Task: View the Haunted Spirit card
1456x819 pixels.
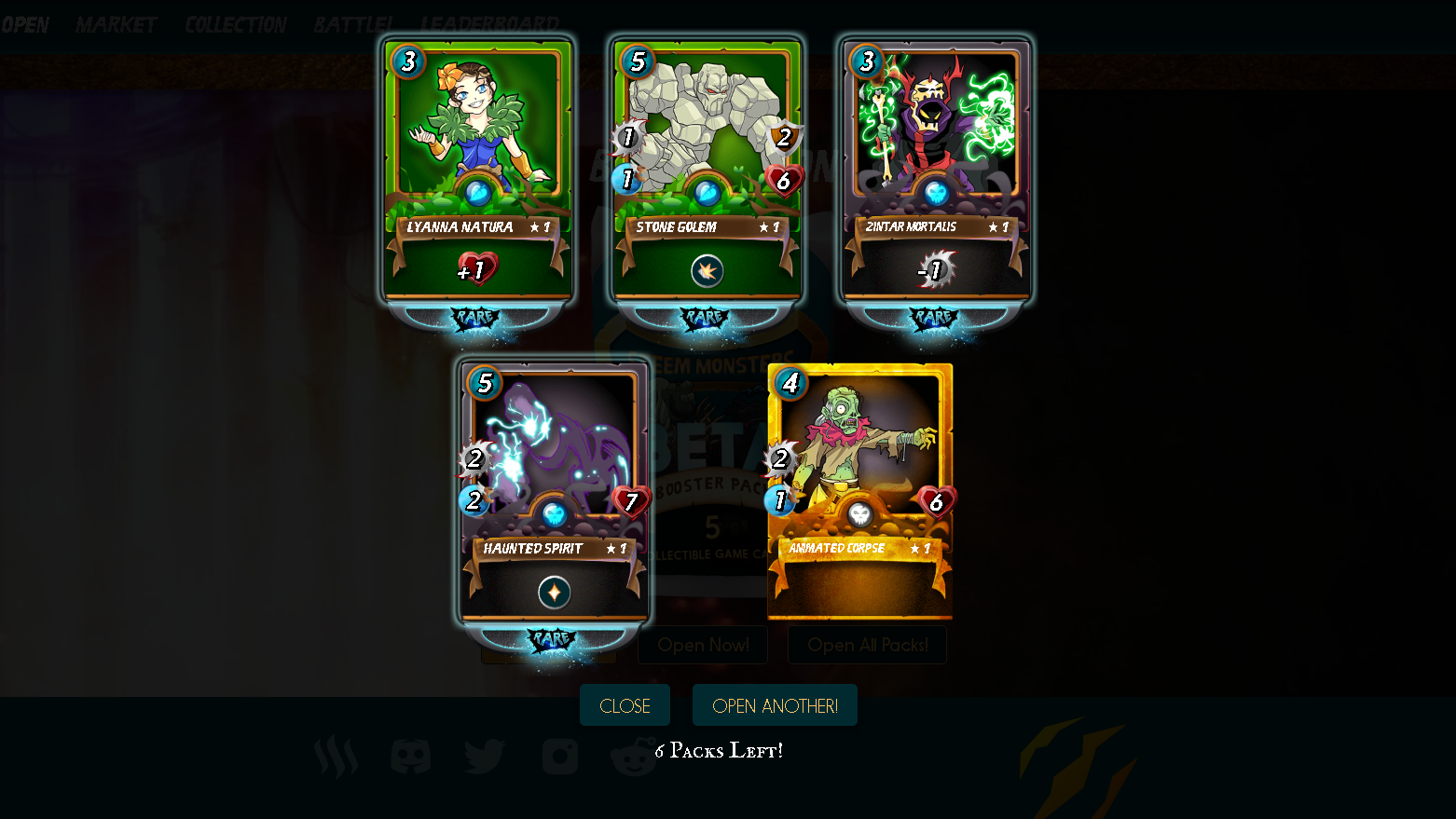Action: (x=554, y=494)
